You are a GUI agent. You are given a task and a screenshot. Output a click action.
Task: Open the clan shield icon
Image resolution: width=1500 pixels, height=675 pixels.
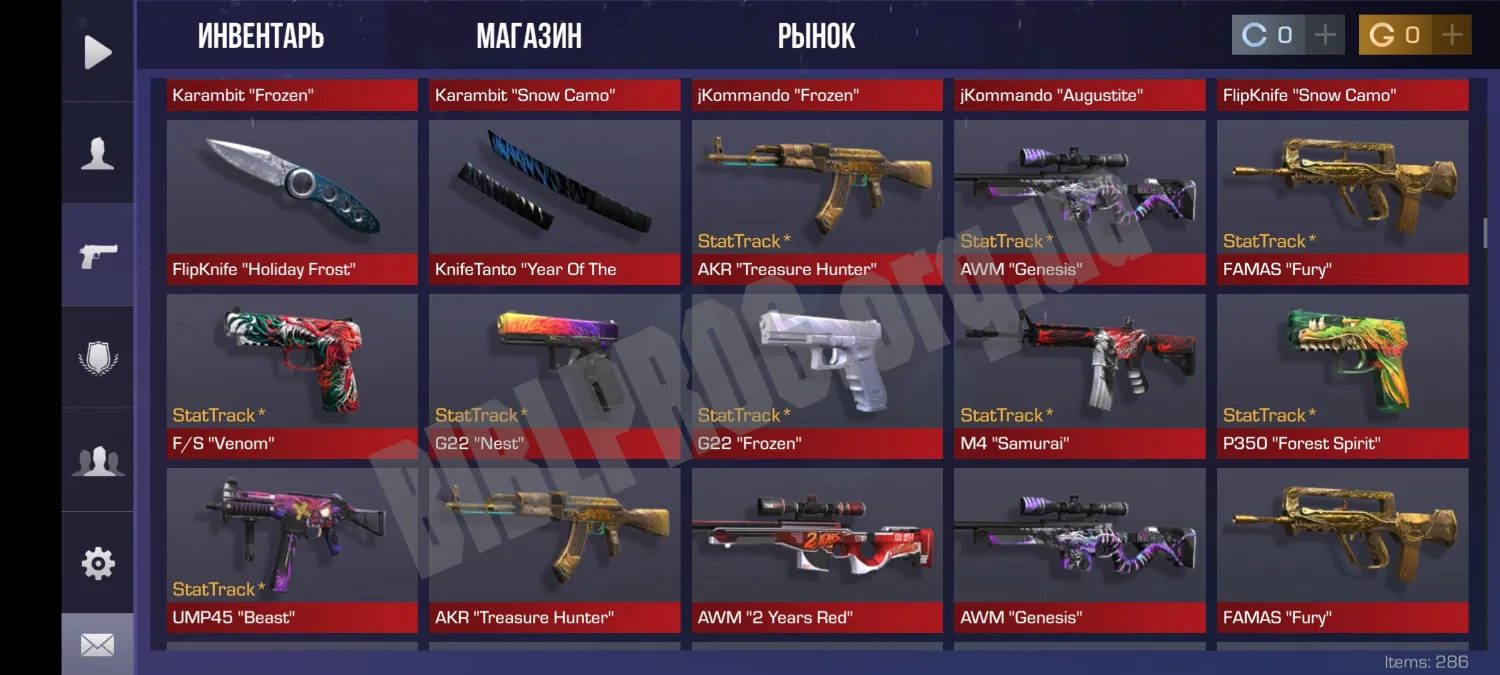click(97, 358)
